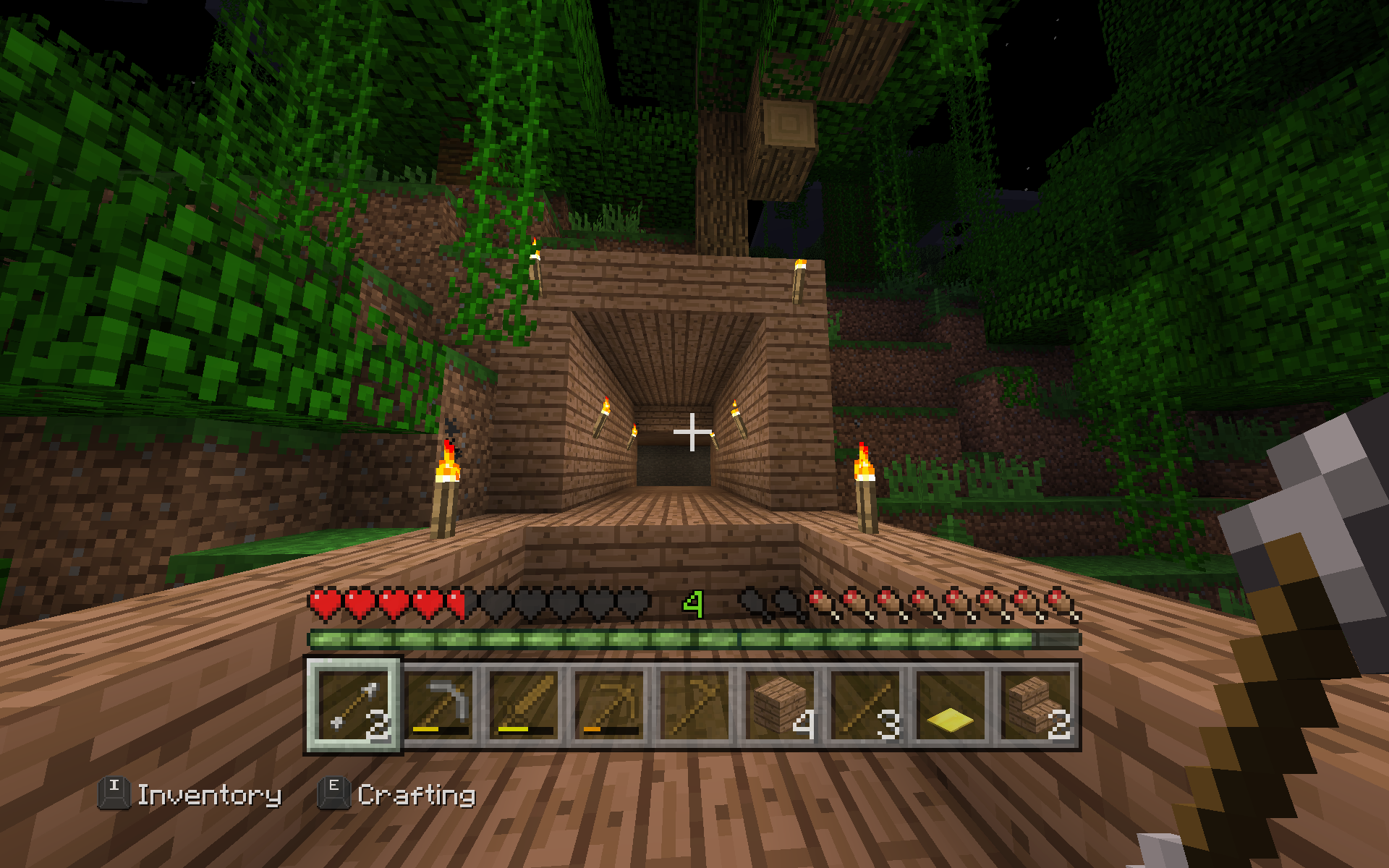Screen dimensions: 1389x868
Task: Select the yellow pressure plate slot
Action: 951,705
